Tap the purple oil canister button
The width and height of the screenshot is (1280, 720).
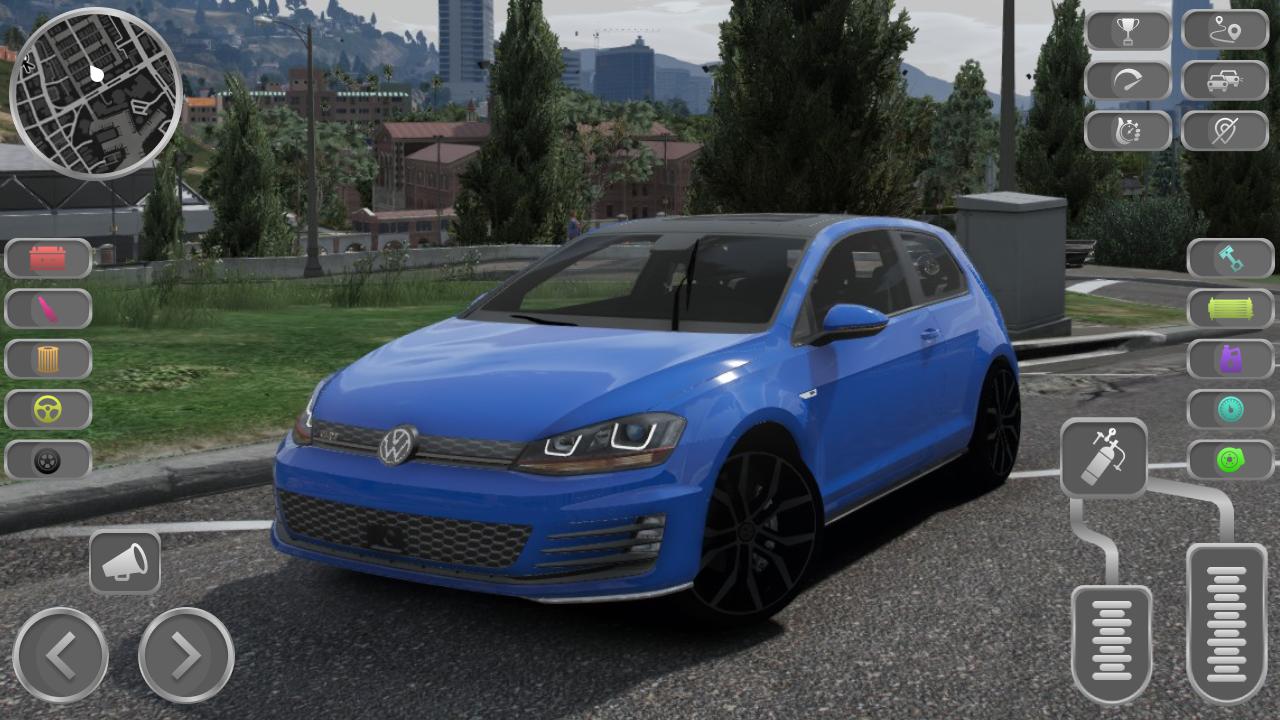tap(1230, 359)
